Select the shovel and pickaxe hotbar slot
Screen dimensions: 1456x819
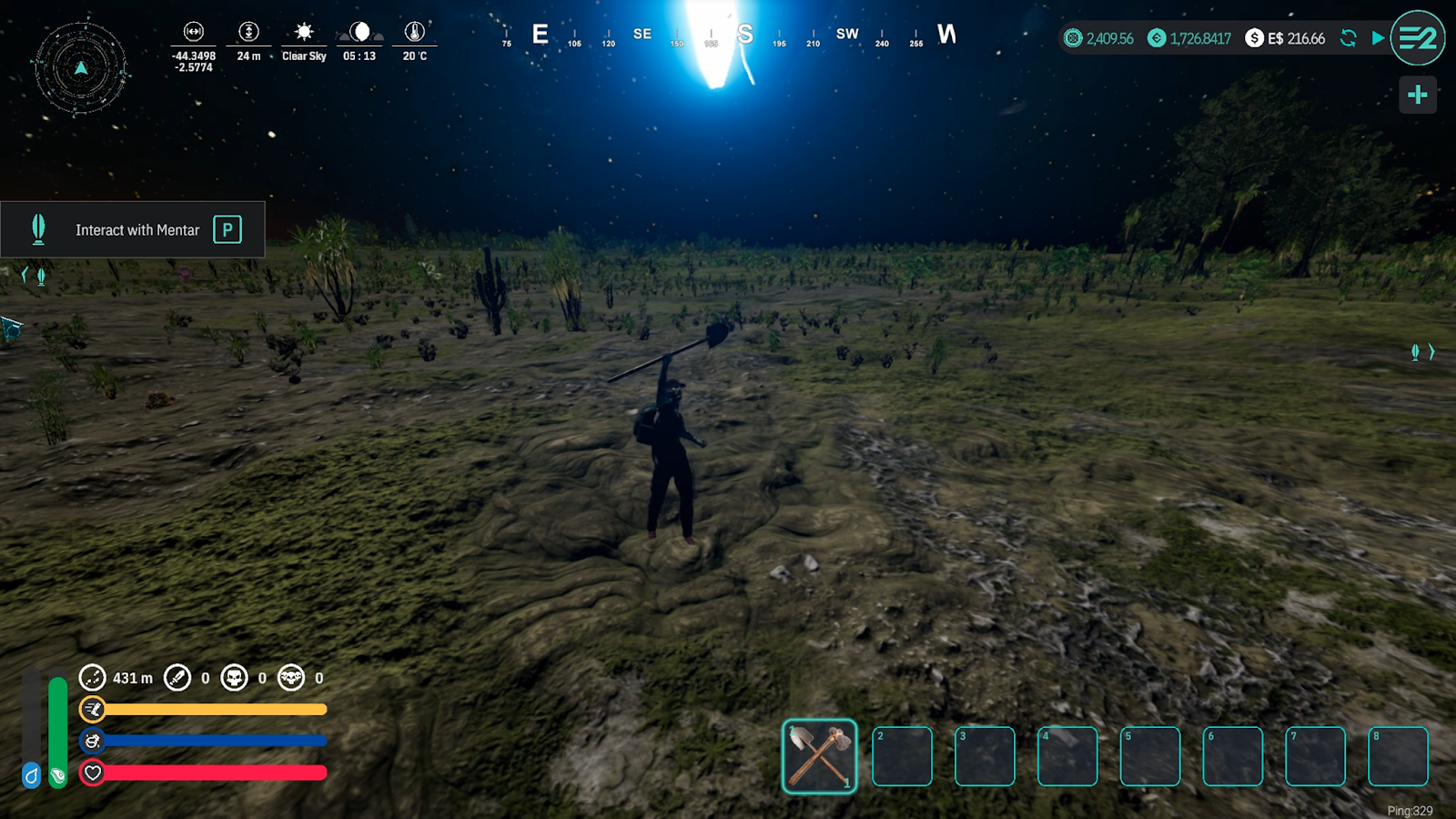819,755
